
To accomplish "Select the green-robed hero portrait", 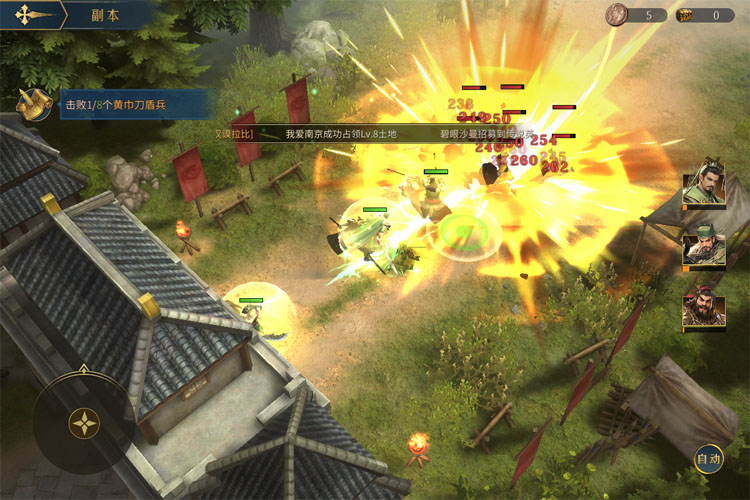I will (x=703, y=189).
